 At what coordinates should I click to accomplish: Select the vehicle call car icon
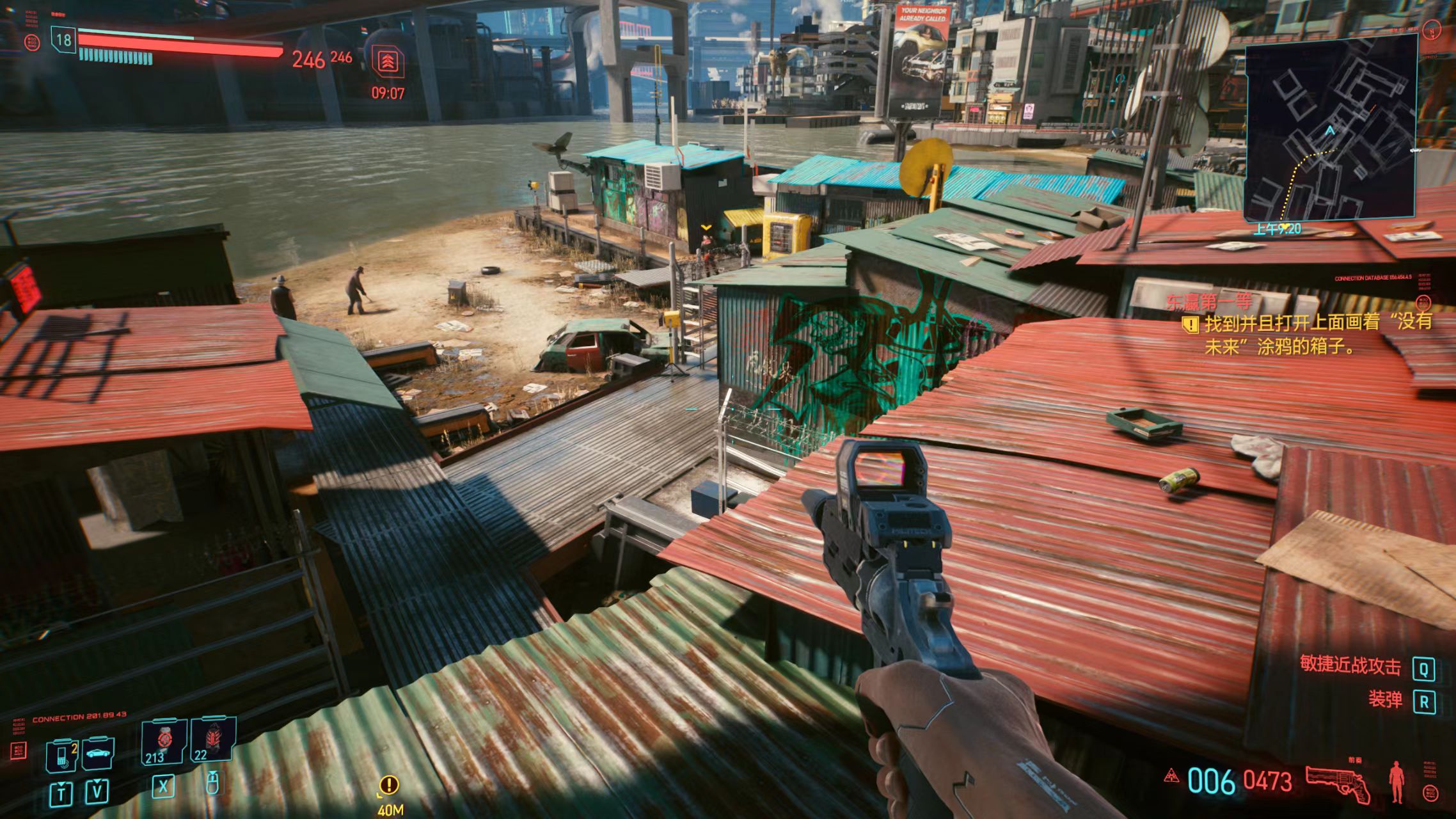coord(99,753)
